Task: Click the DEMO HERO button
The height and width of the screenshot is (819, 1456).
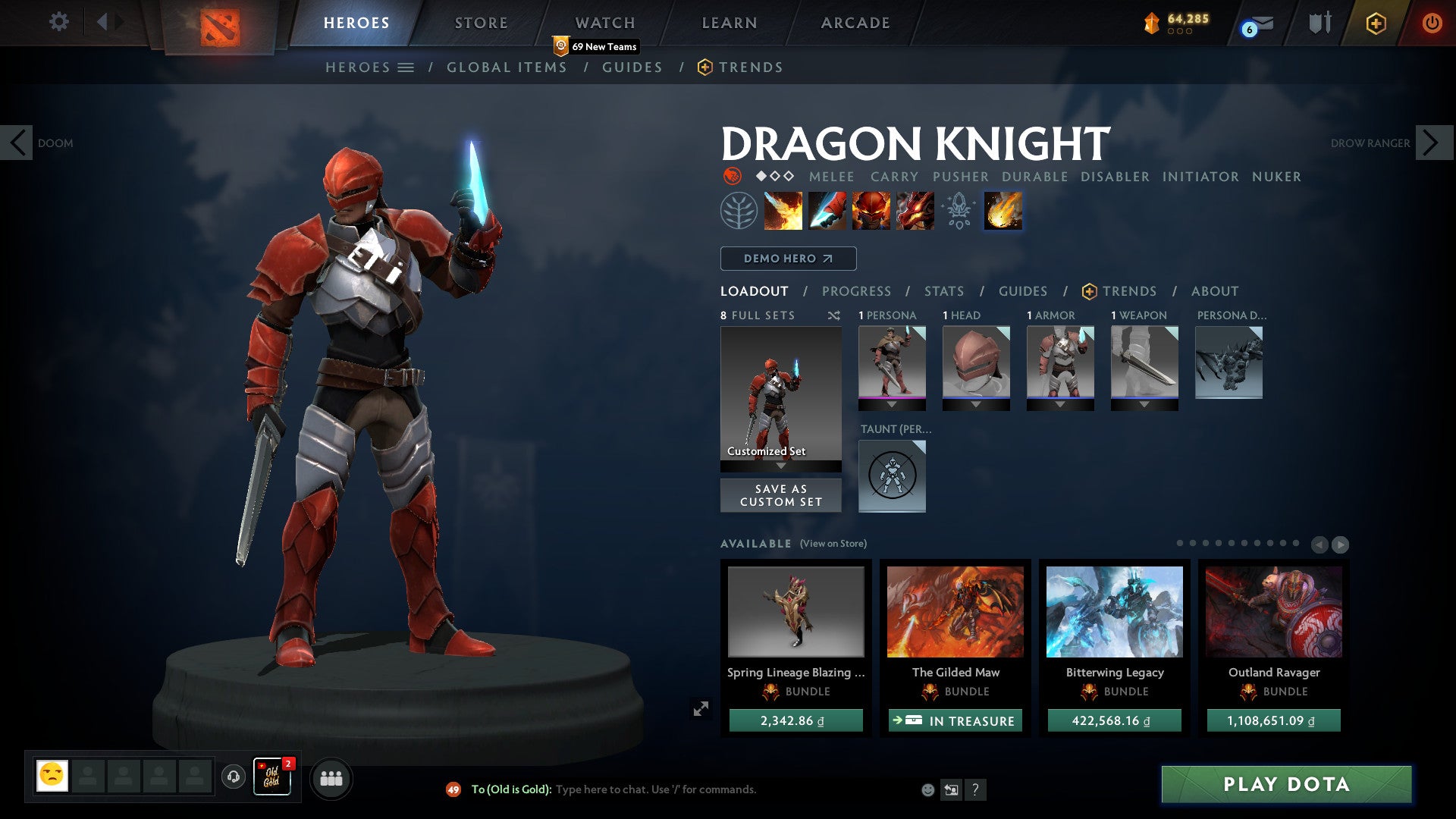Action: click(x=787, y=258)
